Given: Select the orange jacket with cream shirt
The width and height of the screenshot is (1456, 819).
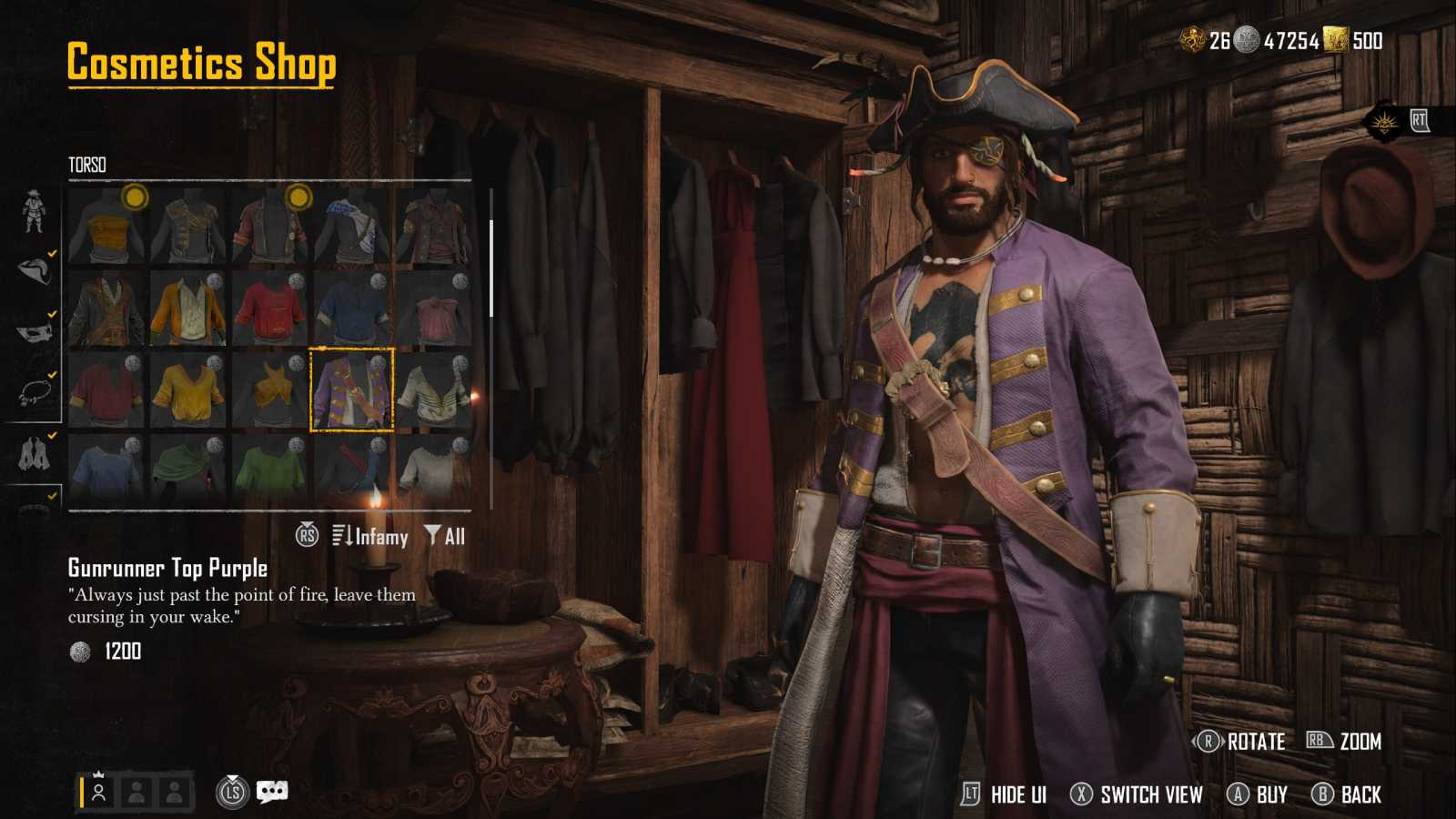Looking at the screenshot, I should [x=188, y=308].
